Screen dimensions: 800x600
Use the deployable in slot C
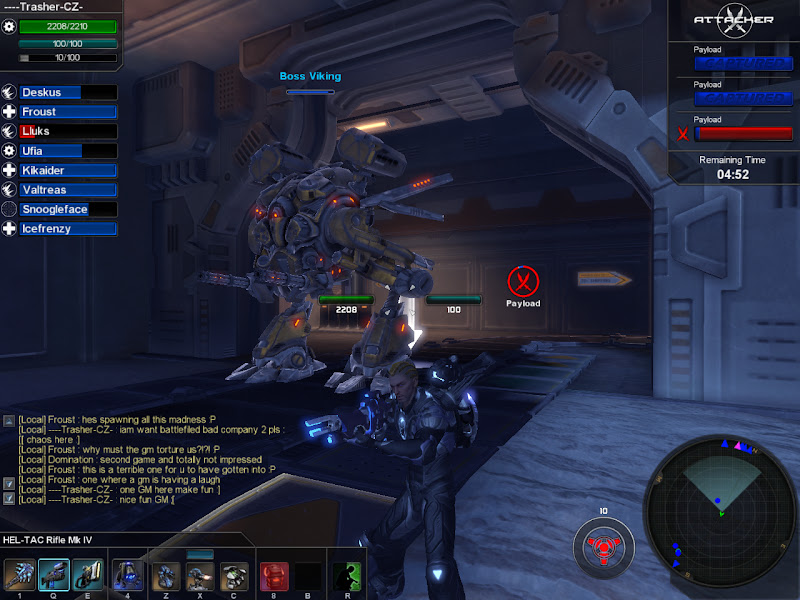click(x=234, y=575)
